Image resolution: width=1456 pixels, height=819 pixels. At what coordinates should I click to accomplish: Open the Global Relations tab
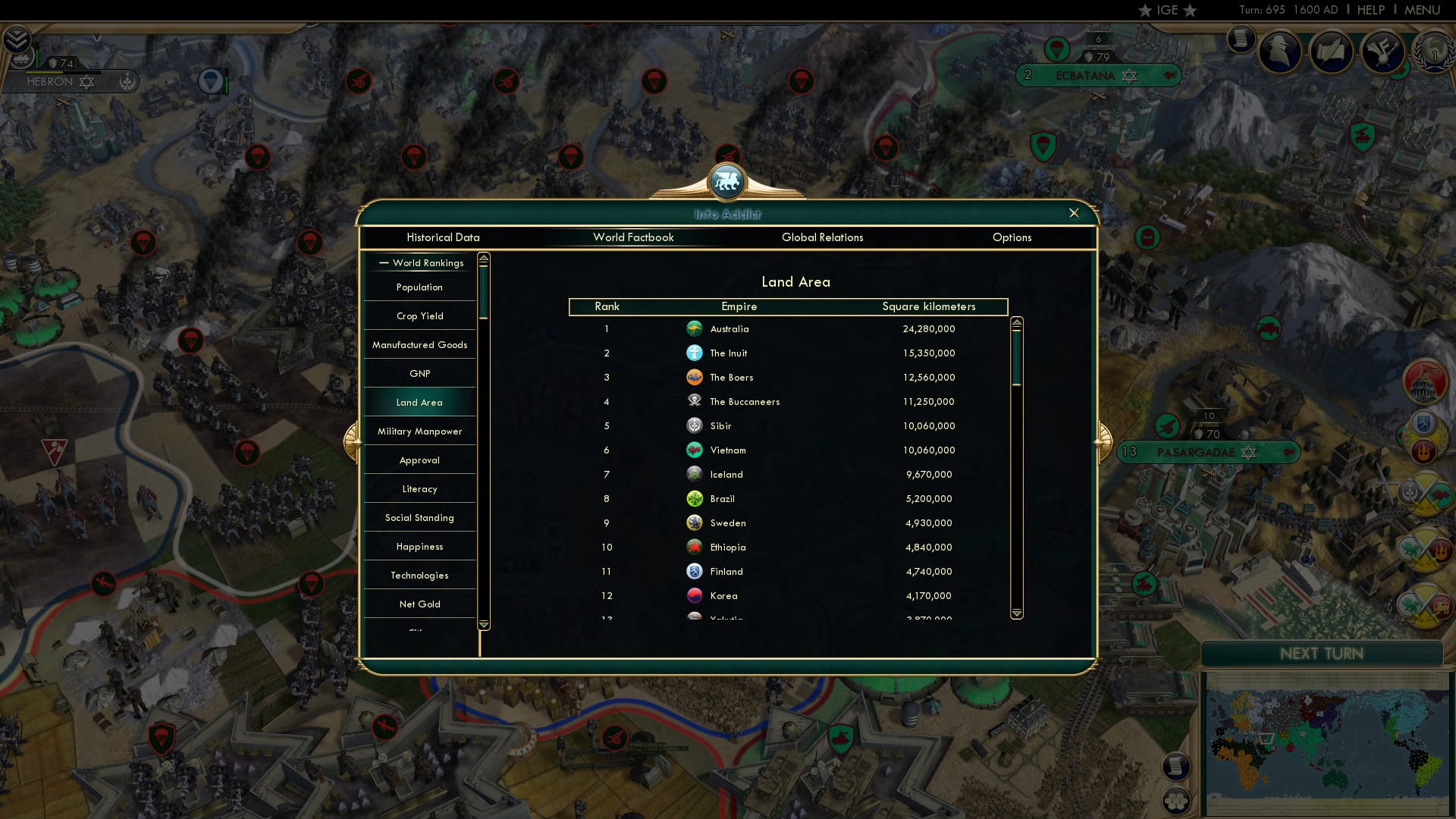823,237
